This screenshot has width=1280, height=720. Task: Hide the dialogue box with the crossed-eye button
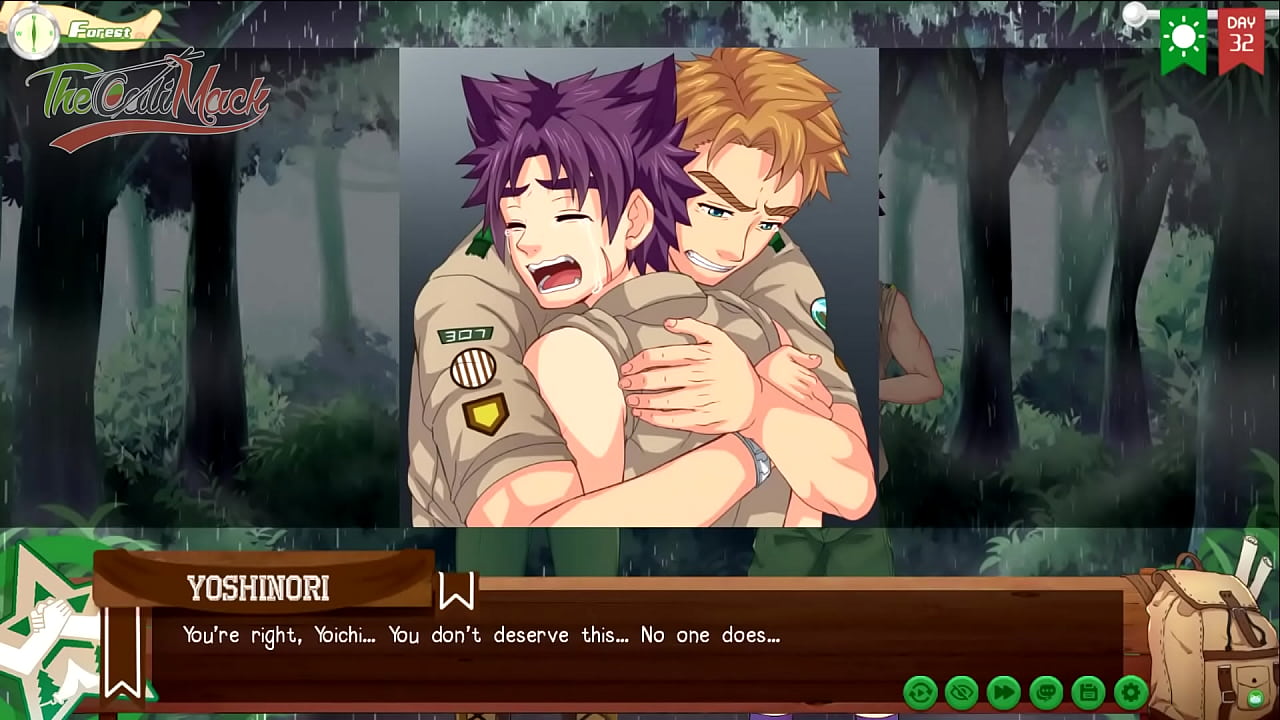click(x=962, y=692)
